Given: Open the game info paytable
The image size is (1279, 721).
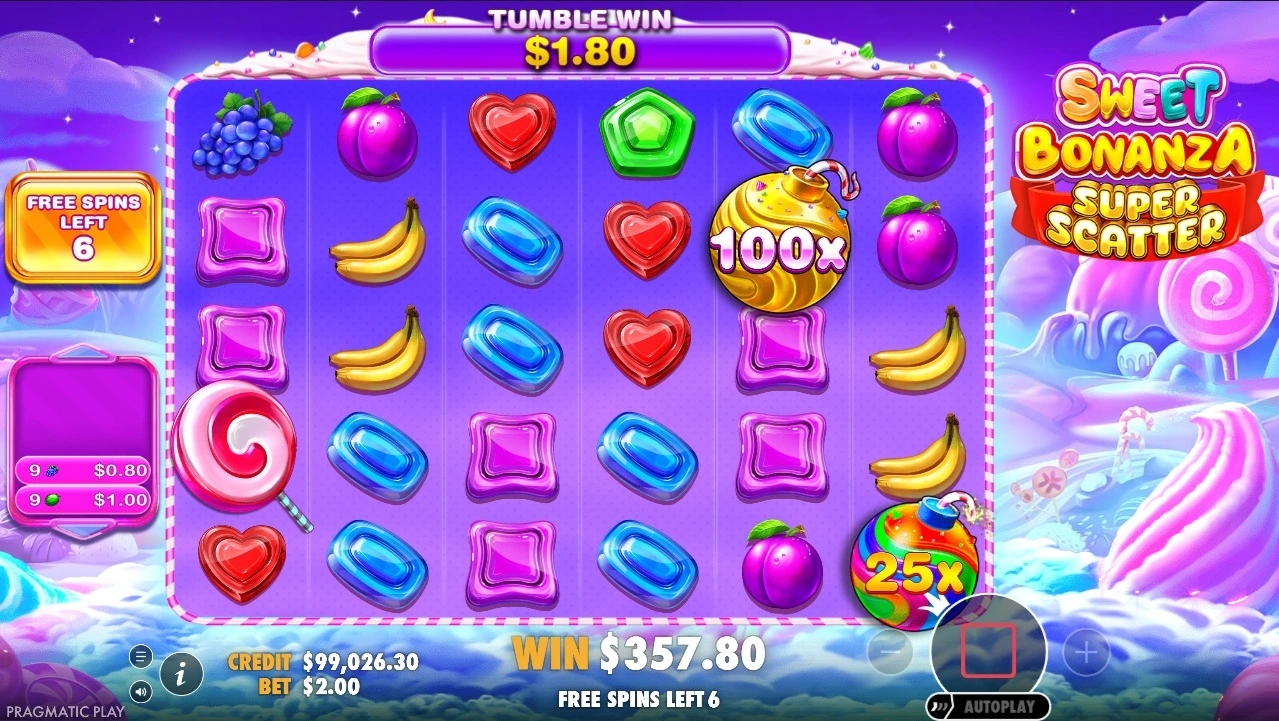Looking at the screenshot, I should [181, 674].
